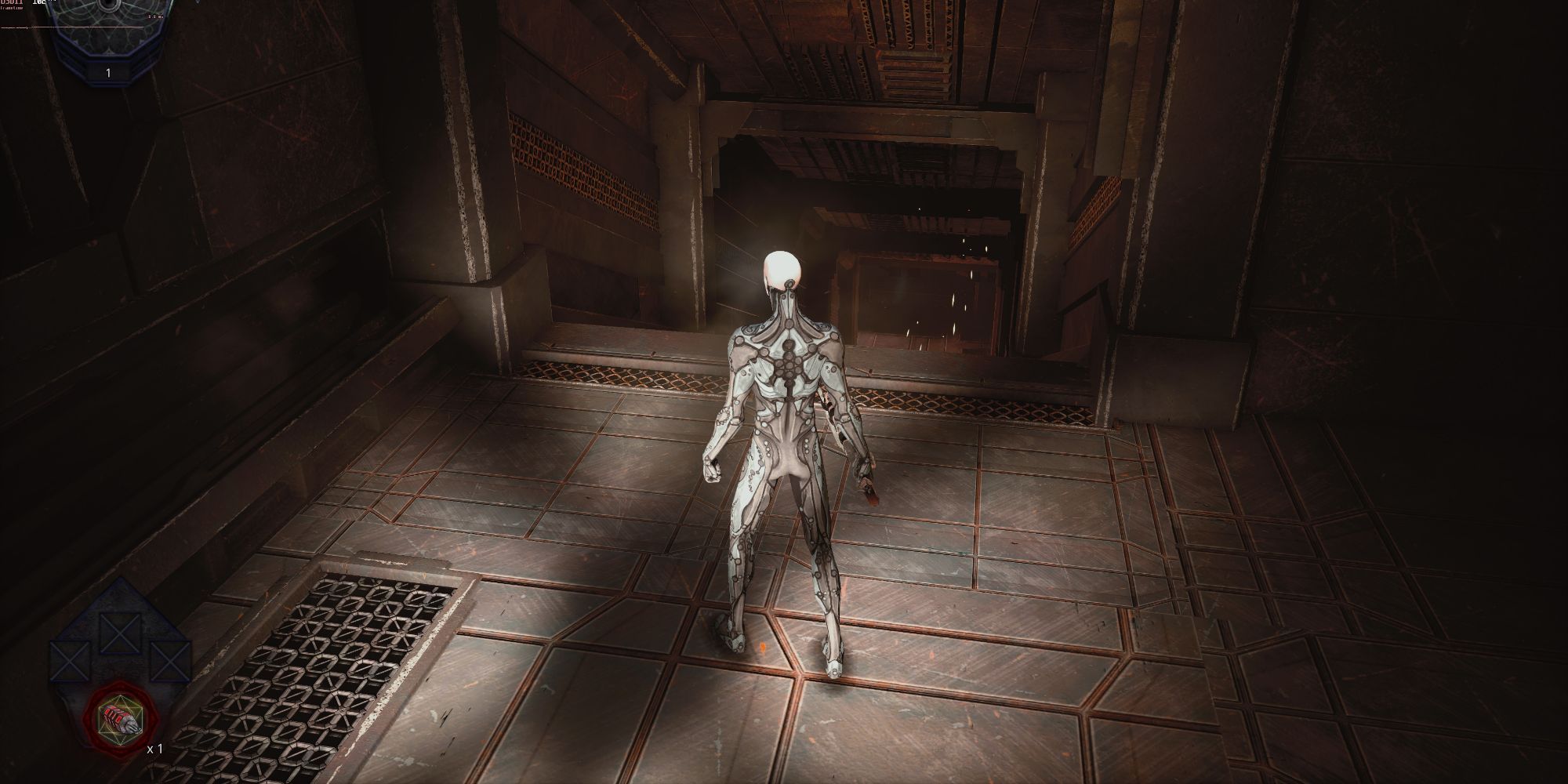
Task: Click the level "1" badge under the radar
Action: [x=107, y=72]
